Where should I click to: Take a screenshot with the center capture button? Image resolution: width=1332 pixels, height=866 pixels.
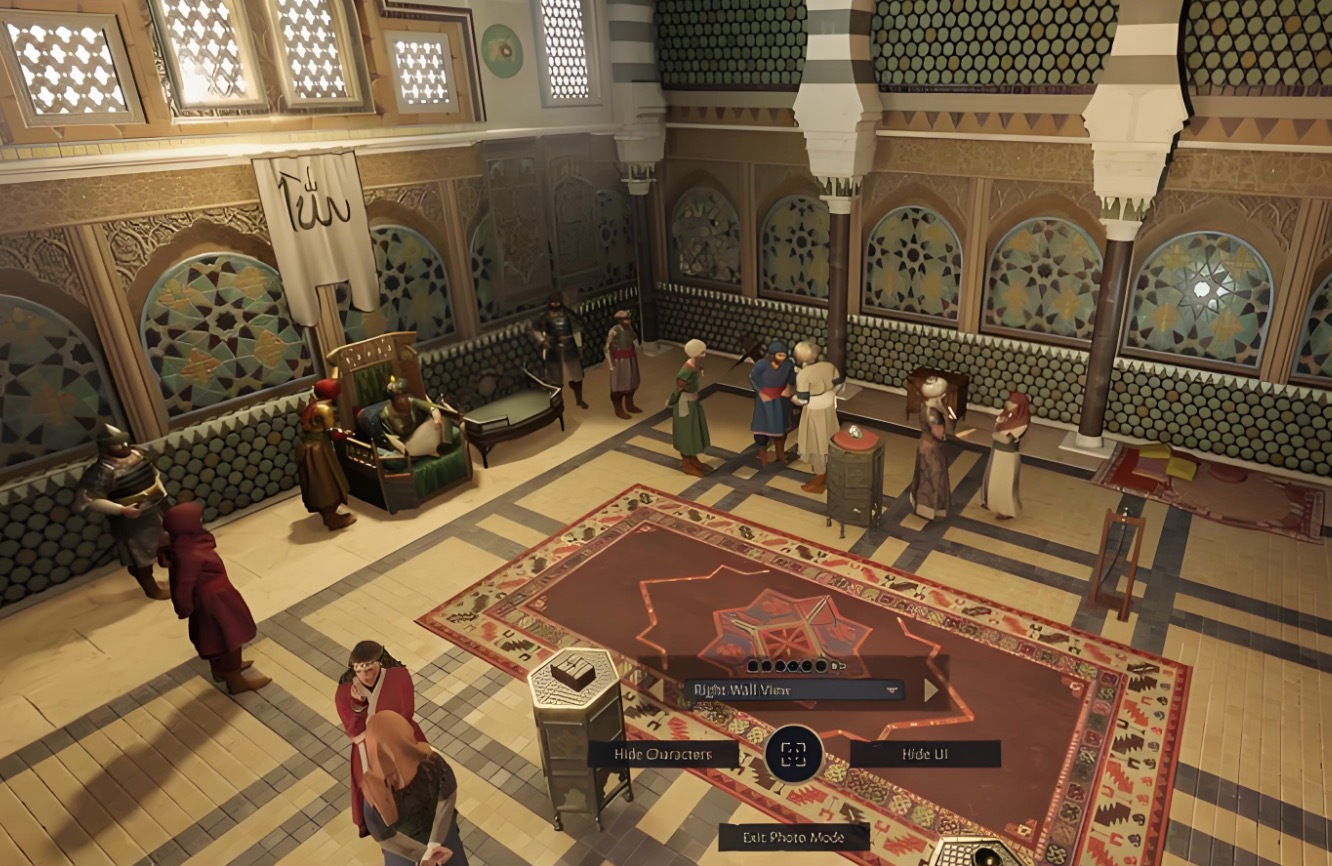click(794, 754)
